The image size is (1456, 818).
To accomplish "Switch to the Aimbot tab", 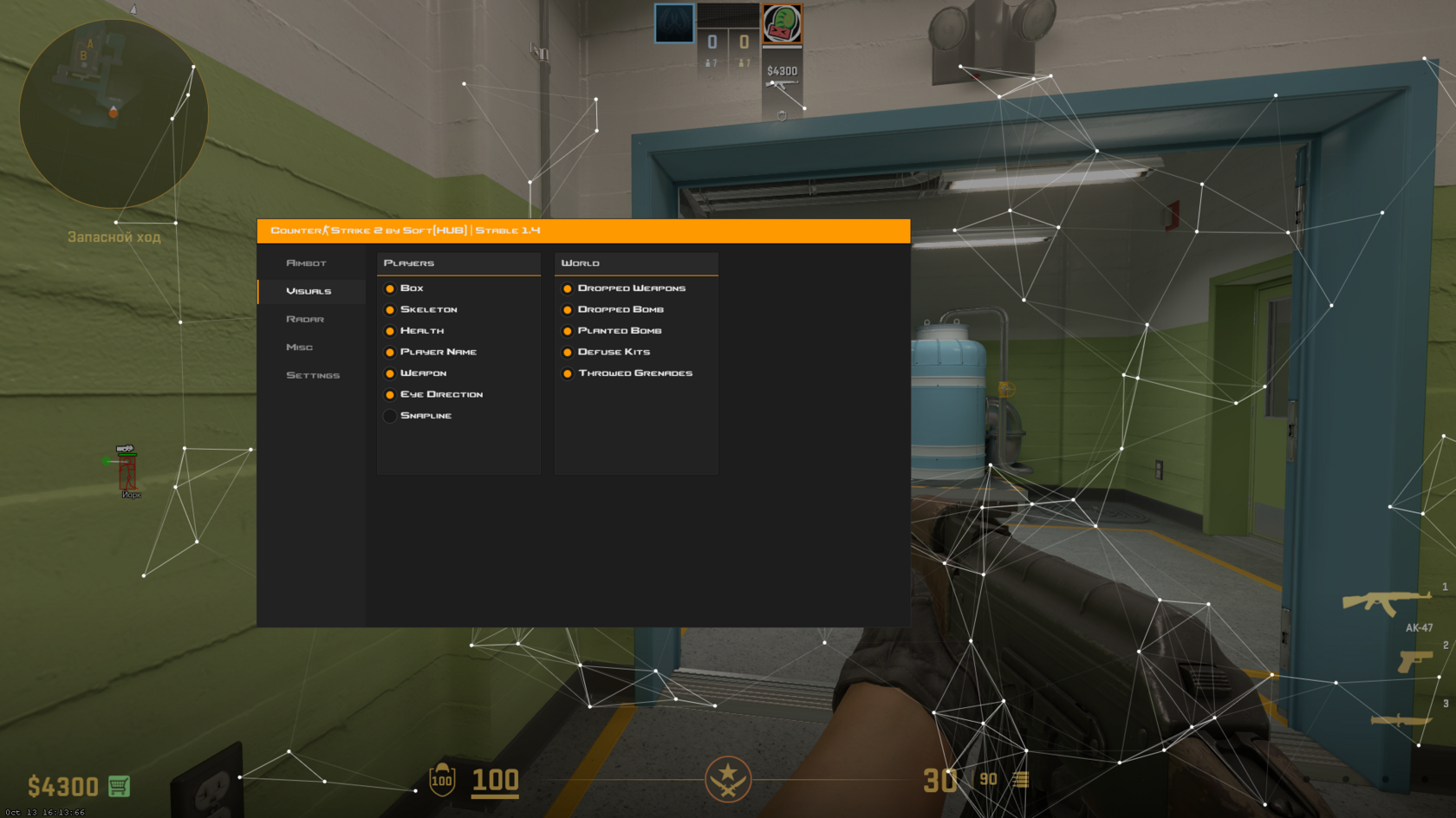I will [307, 263].
